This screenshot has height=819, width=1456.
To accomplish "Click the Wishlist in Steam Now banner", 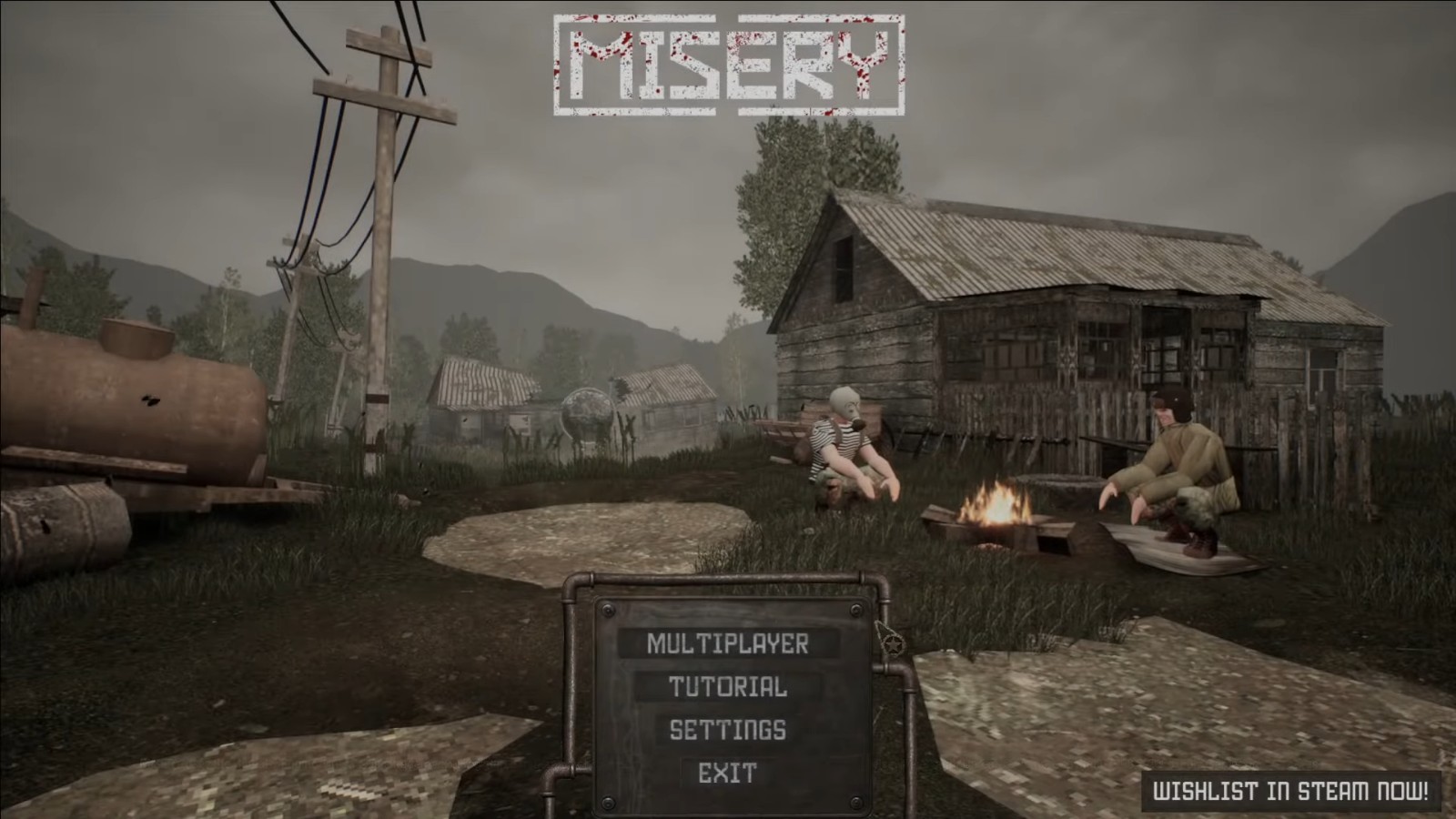I will (x=1291, y=791).
